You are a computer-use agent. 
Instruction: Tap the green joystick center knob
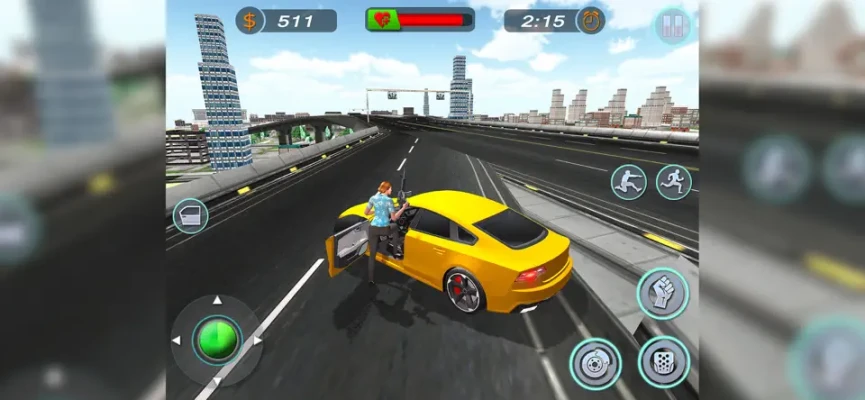(217, 340)
